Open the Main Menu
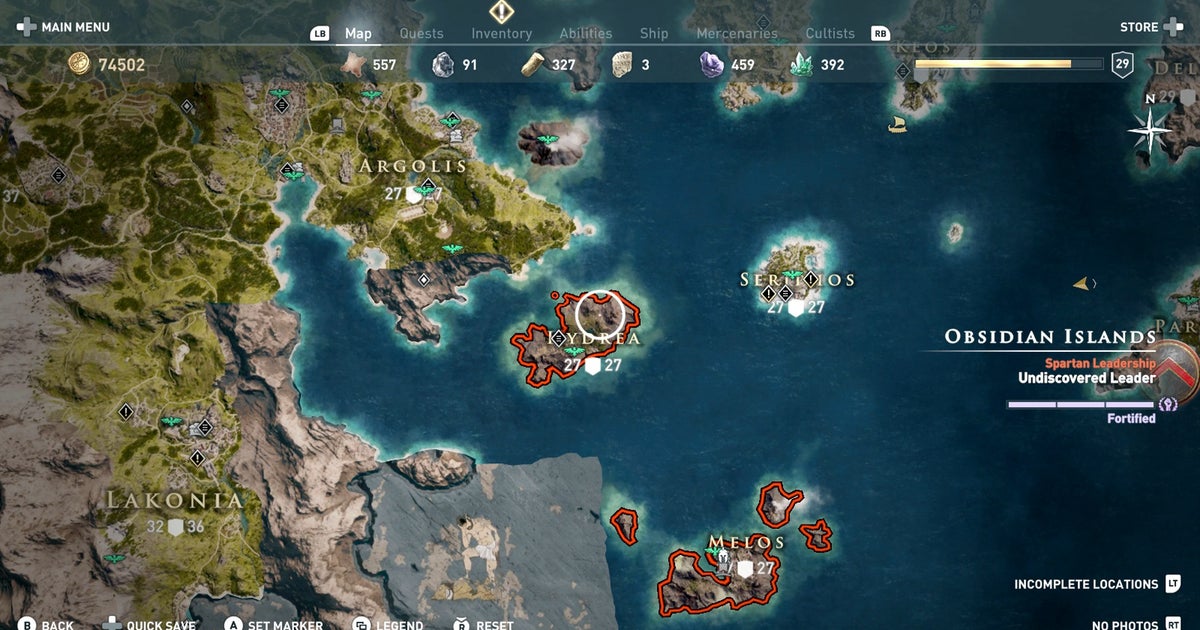Screen dimensions: 1200x630 pyautogui.click(x=75, y=27)
